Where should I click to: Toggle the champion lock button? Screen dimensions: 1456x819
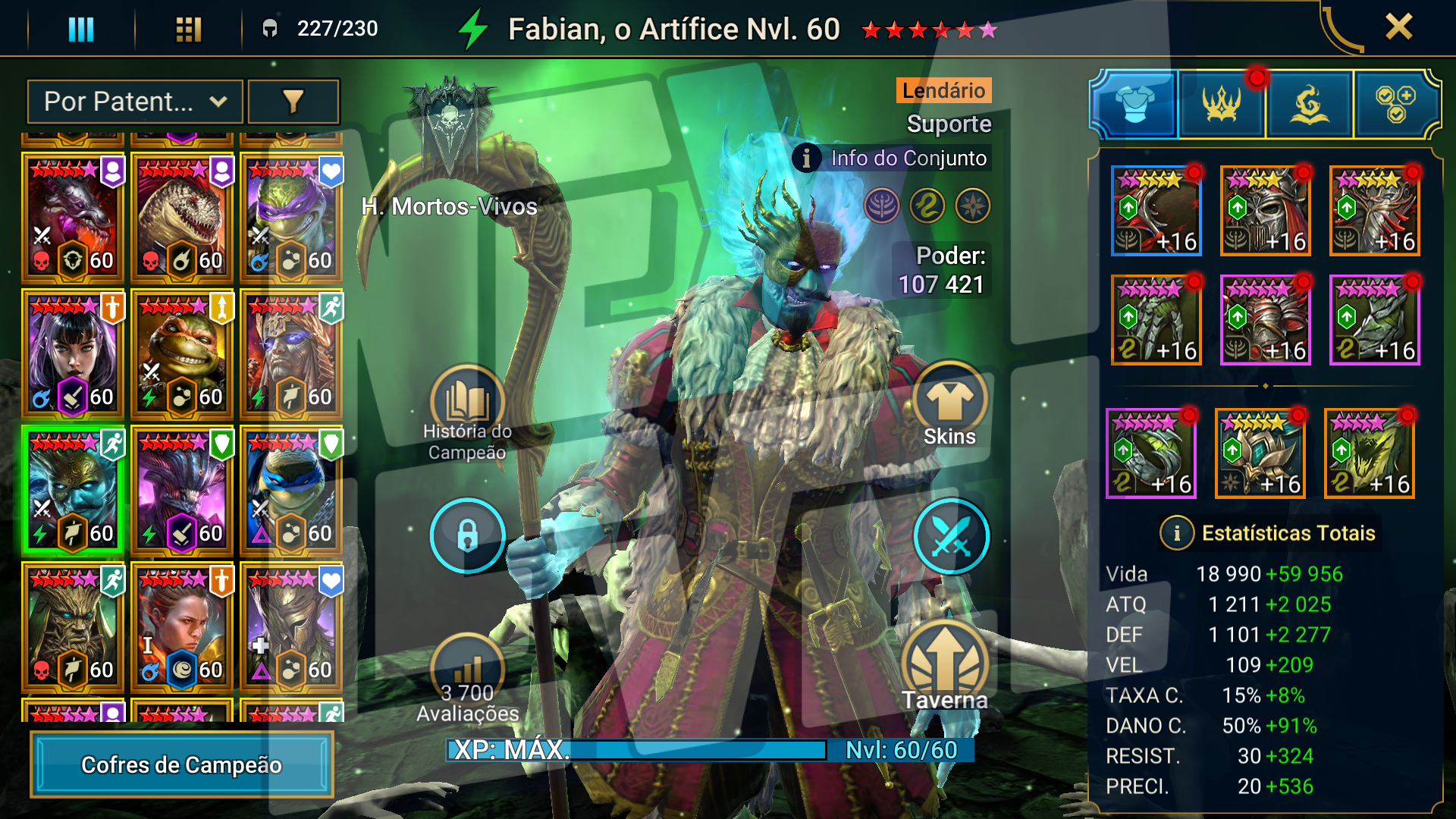(467, 535)
